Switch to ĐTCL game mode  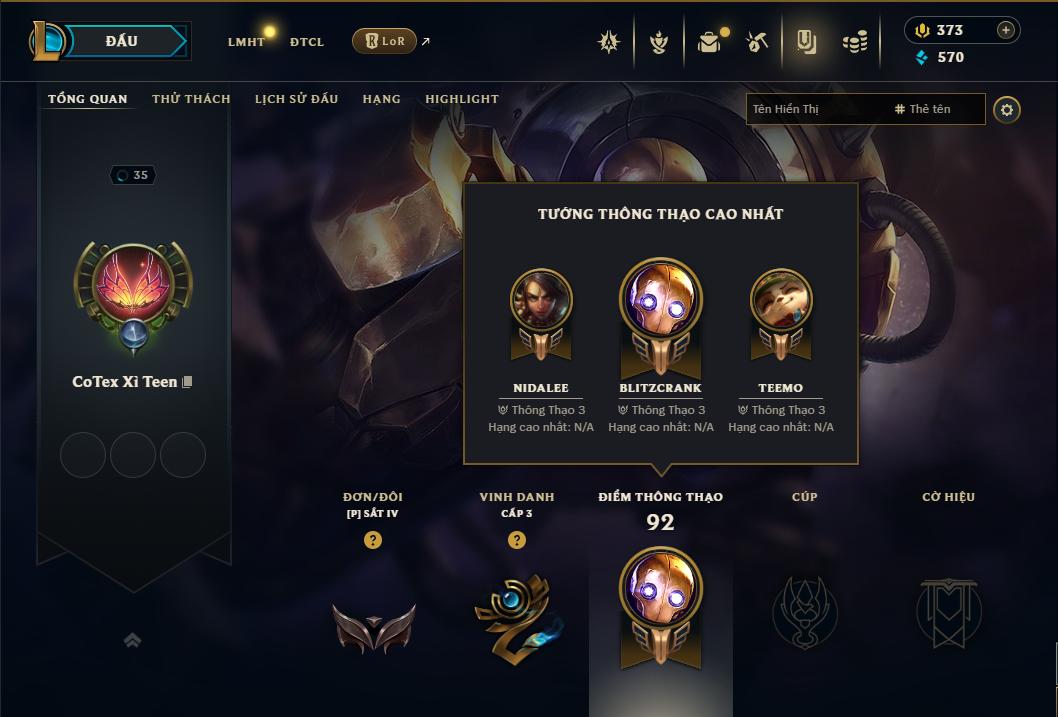(x=307, y=42)
